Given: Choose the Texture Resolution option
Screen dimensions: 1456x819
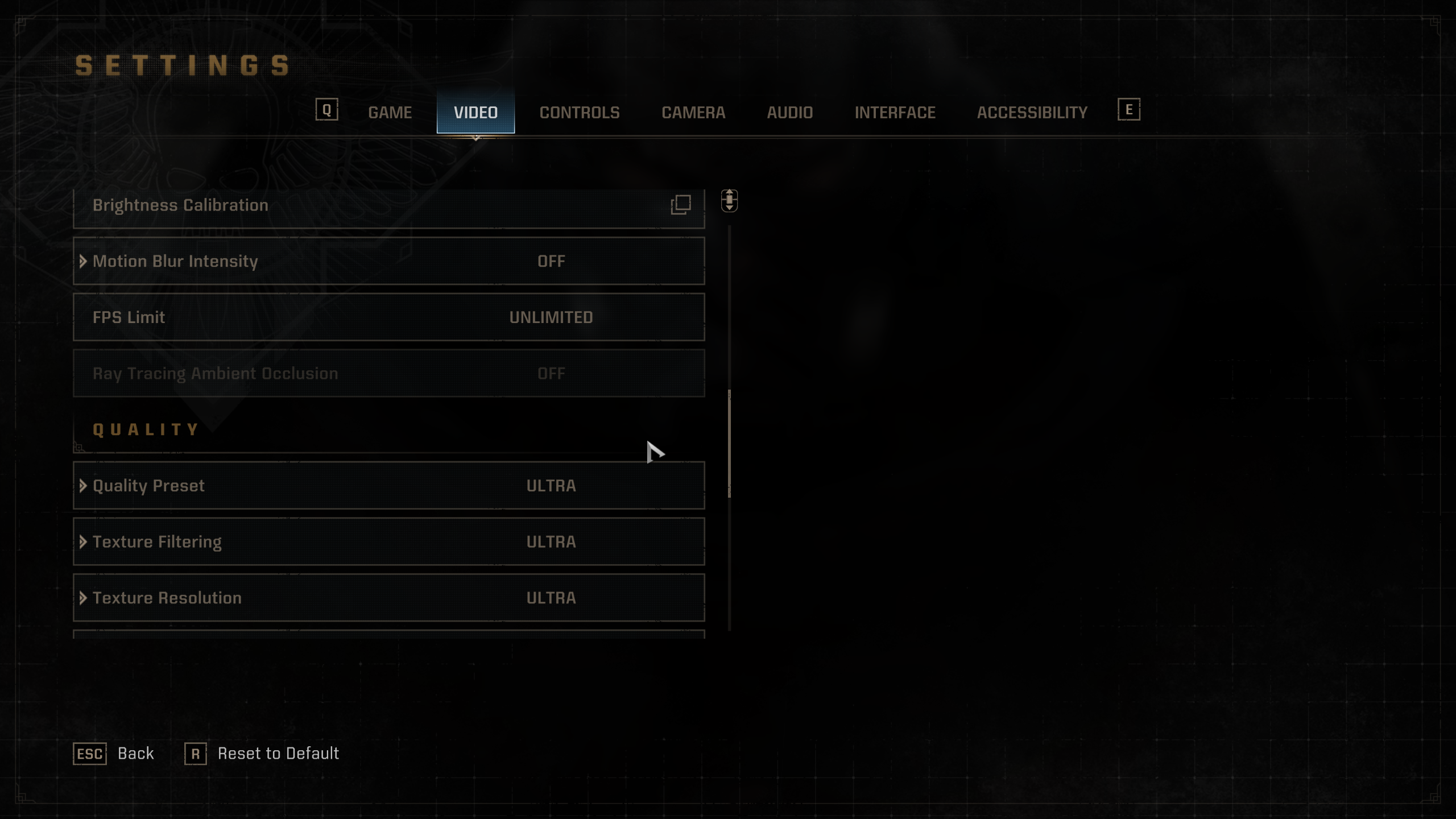Looking at the screenshot, I should (x=389, y=598).
